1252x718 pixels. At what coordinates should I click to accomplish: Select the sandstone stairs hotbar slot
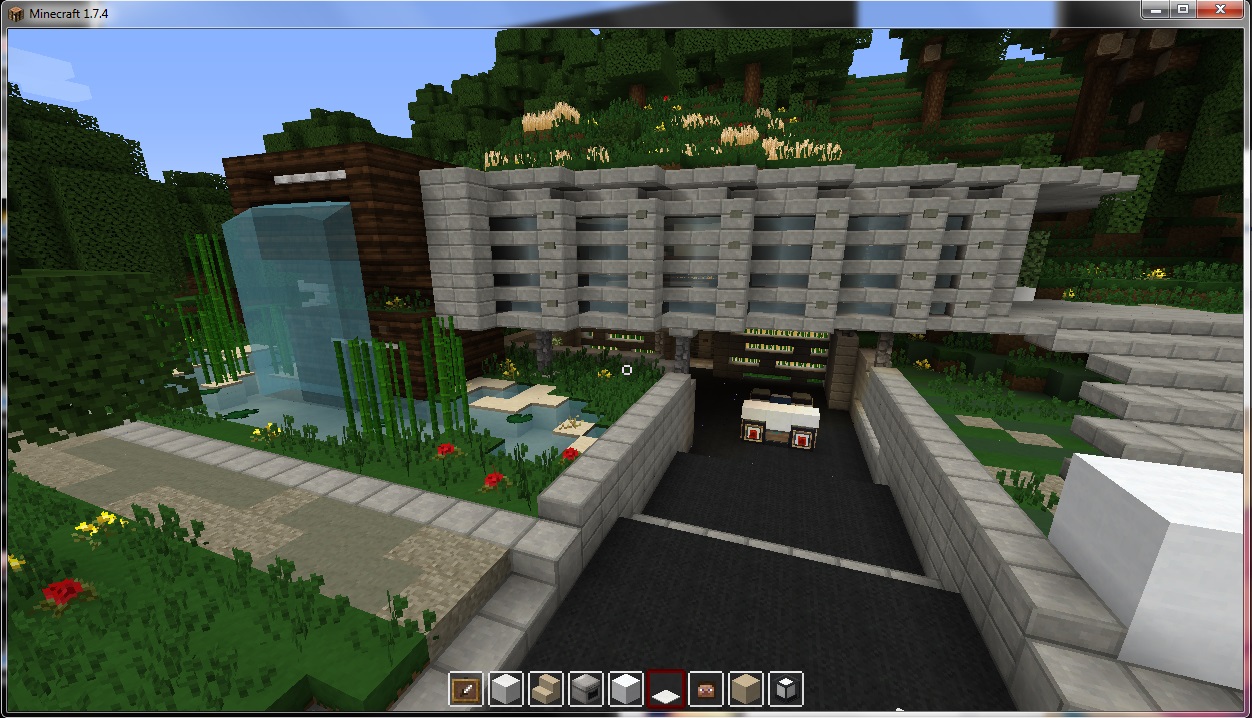[546, 689]
